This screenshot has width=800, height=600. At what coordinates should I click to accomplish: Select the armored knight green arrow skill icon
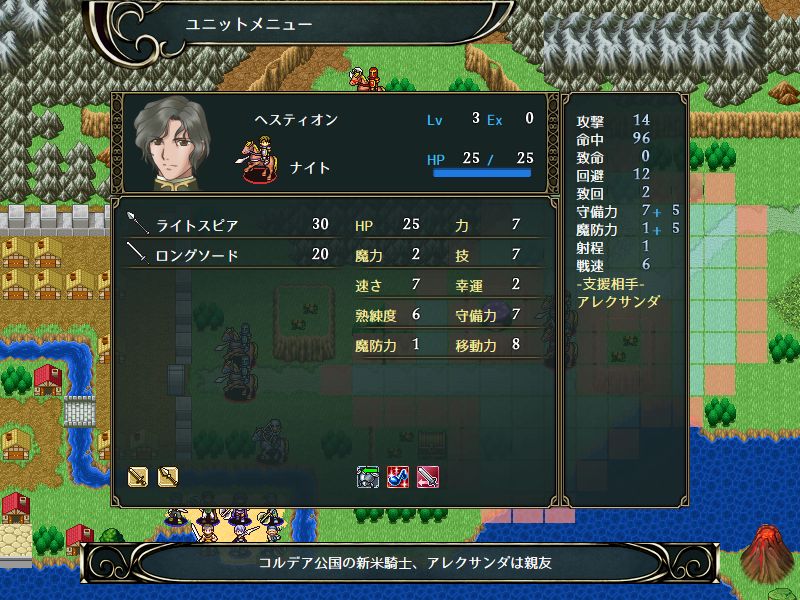(367, 476)
